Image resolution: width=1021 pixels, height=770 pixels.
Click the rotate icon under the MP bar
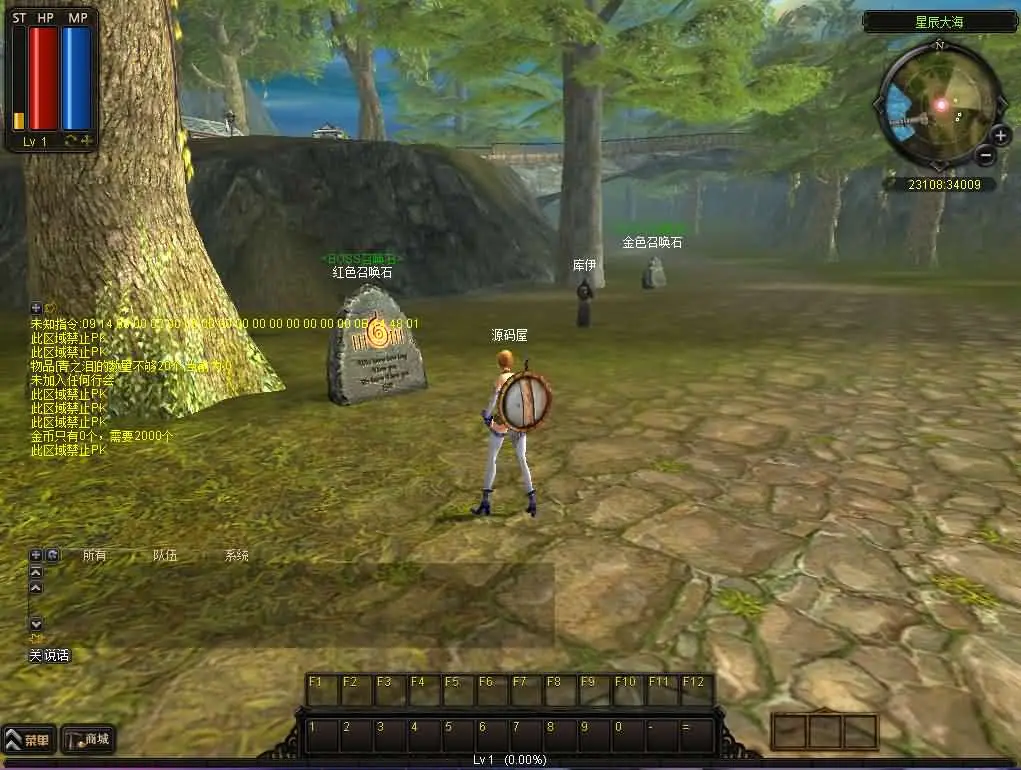point(71,141)
